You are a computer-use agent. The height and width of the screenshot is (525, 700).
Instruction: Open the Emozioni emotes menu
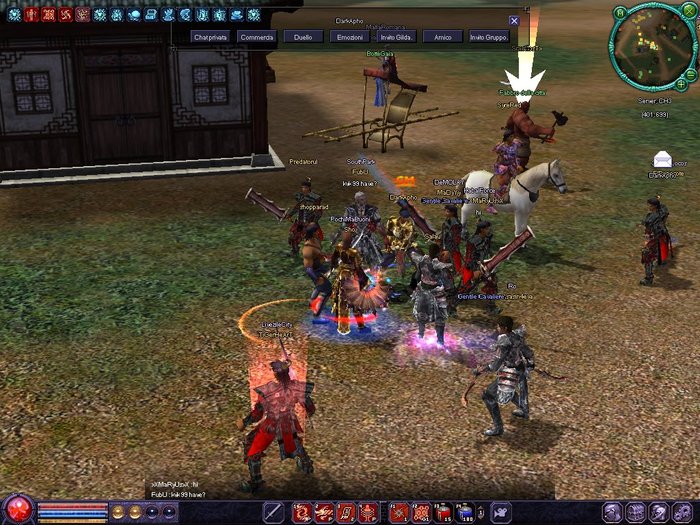click(x=350, y=37)
